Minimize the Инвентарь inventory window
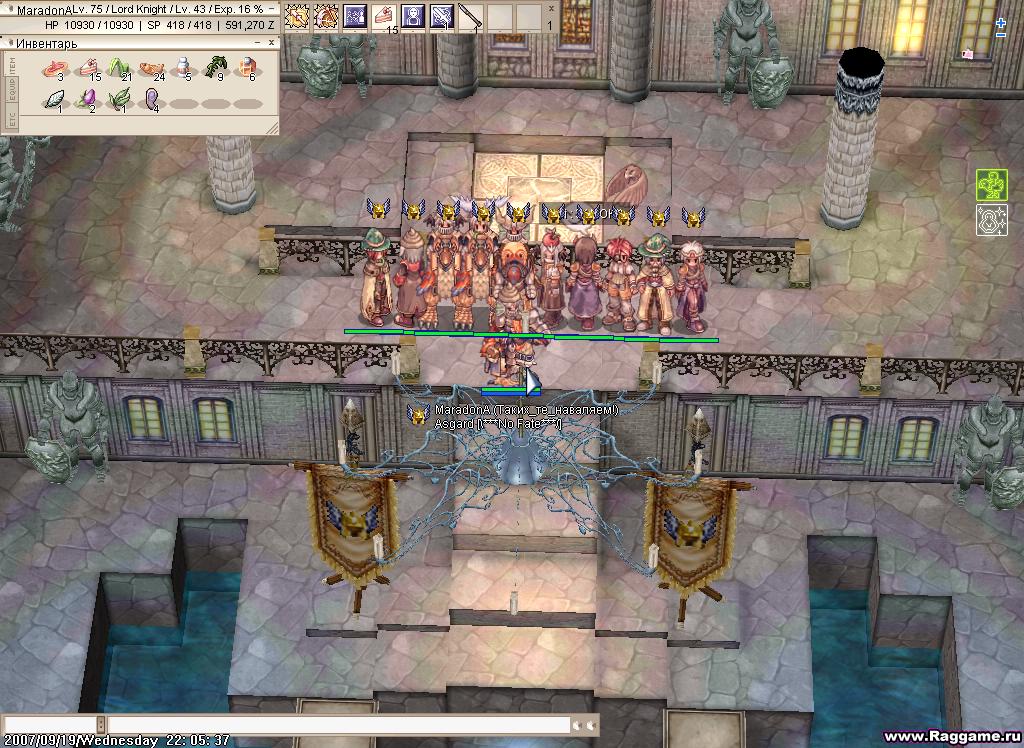 pos(256,43)
